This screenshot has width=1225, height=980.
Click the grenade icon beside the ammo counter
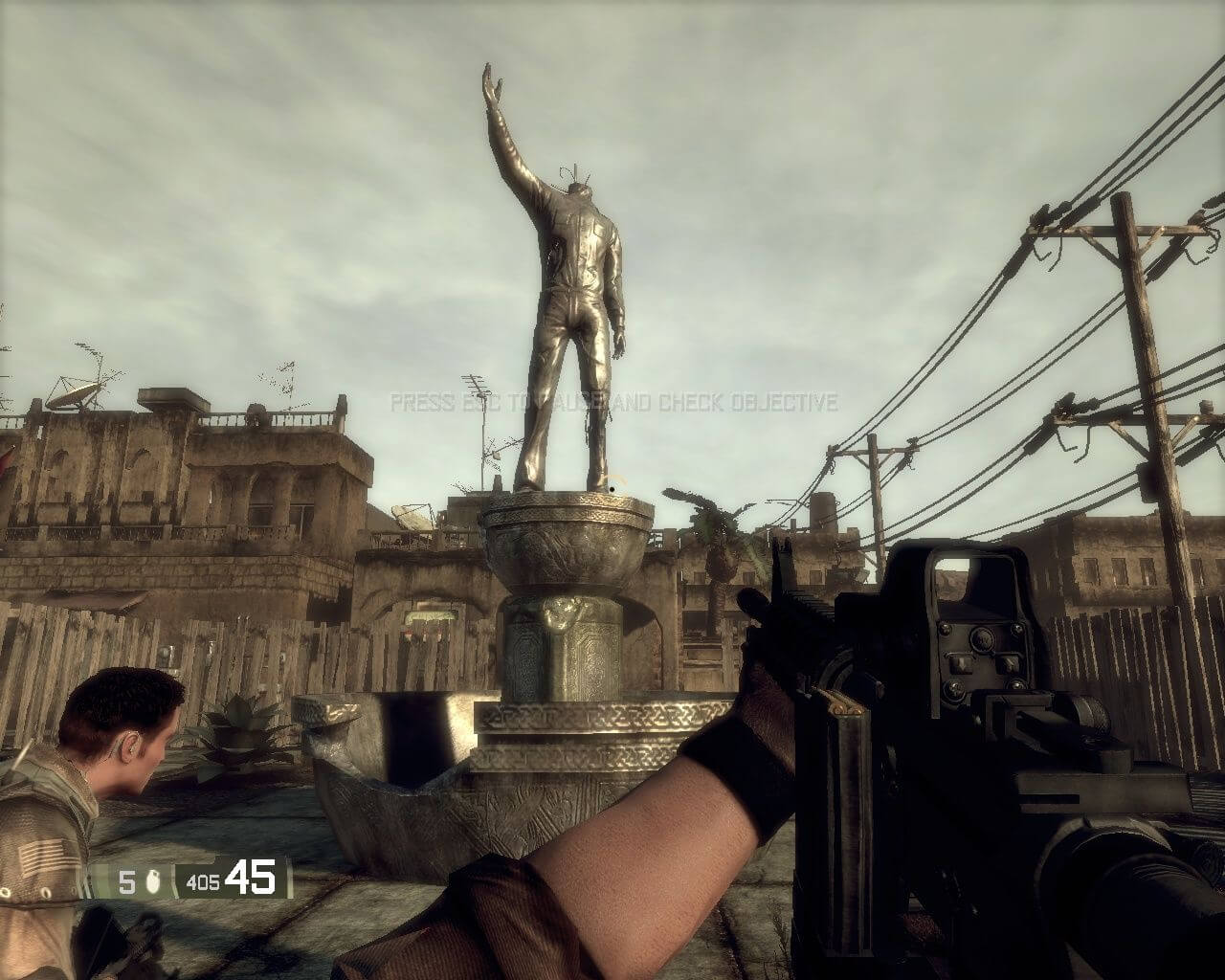[155, 880]
